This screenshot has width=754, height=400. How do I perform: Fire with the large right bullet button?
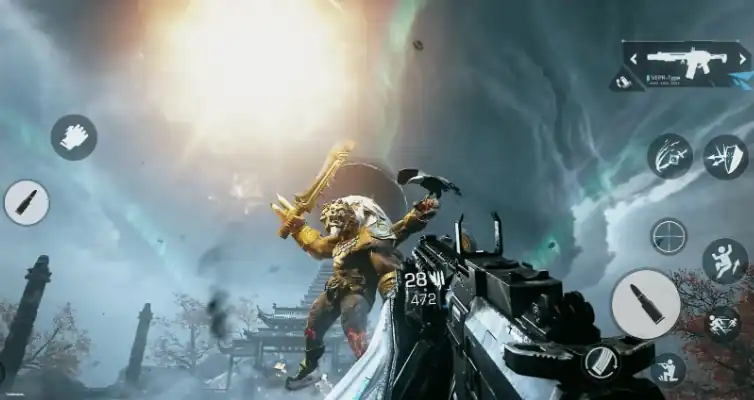point(646,303)
